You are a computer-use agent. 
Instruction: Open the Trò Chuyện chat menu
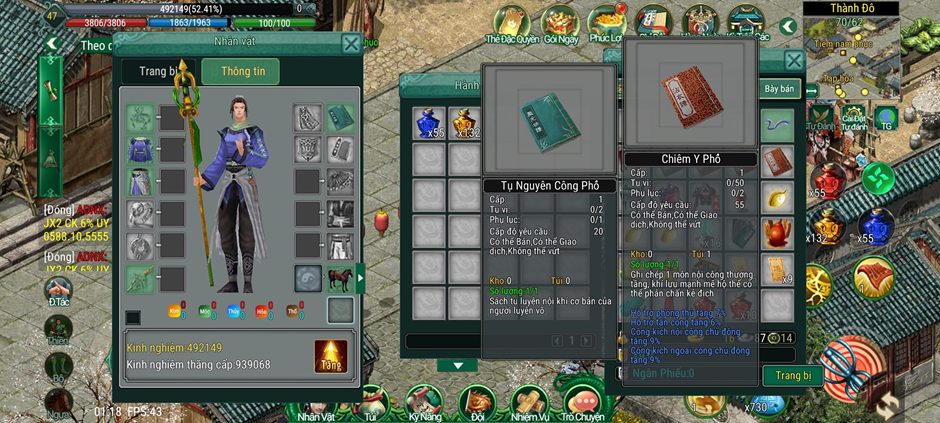coord(582,405)
